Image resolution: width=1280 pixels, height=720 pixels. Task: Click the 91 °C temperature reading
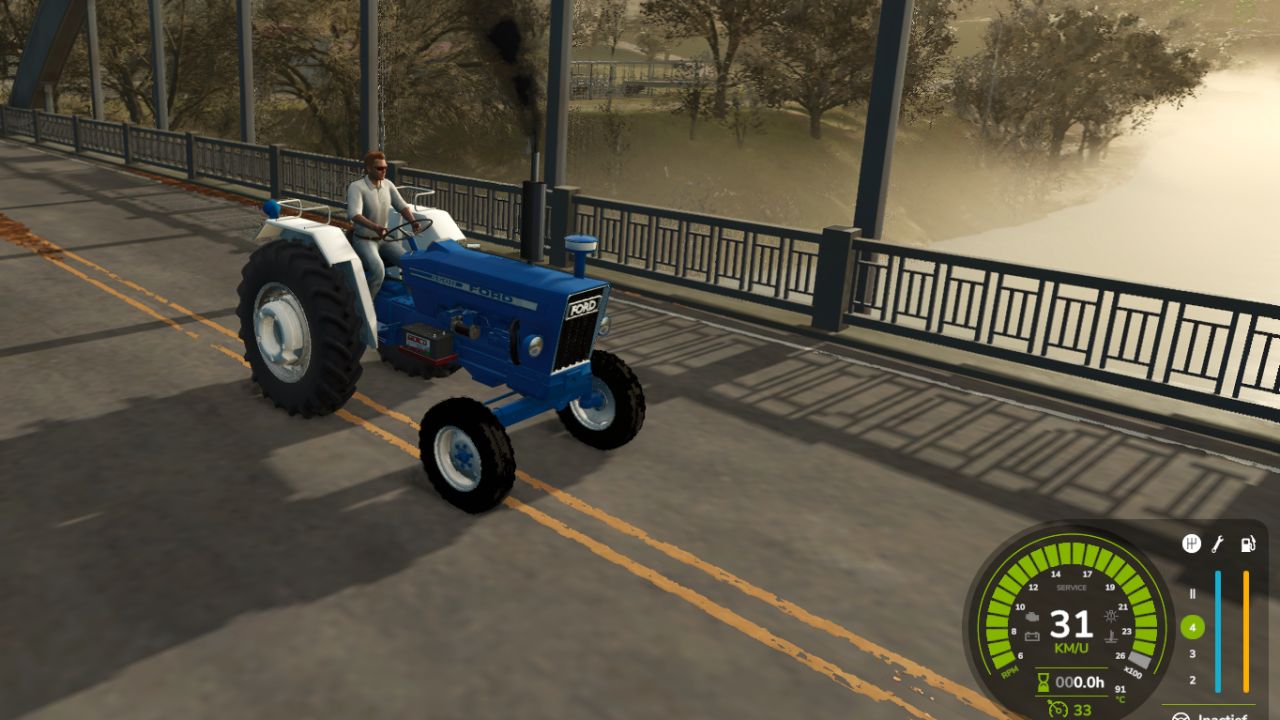(x=1120, y=691)
